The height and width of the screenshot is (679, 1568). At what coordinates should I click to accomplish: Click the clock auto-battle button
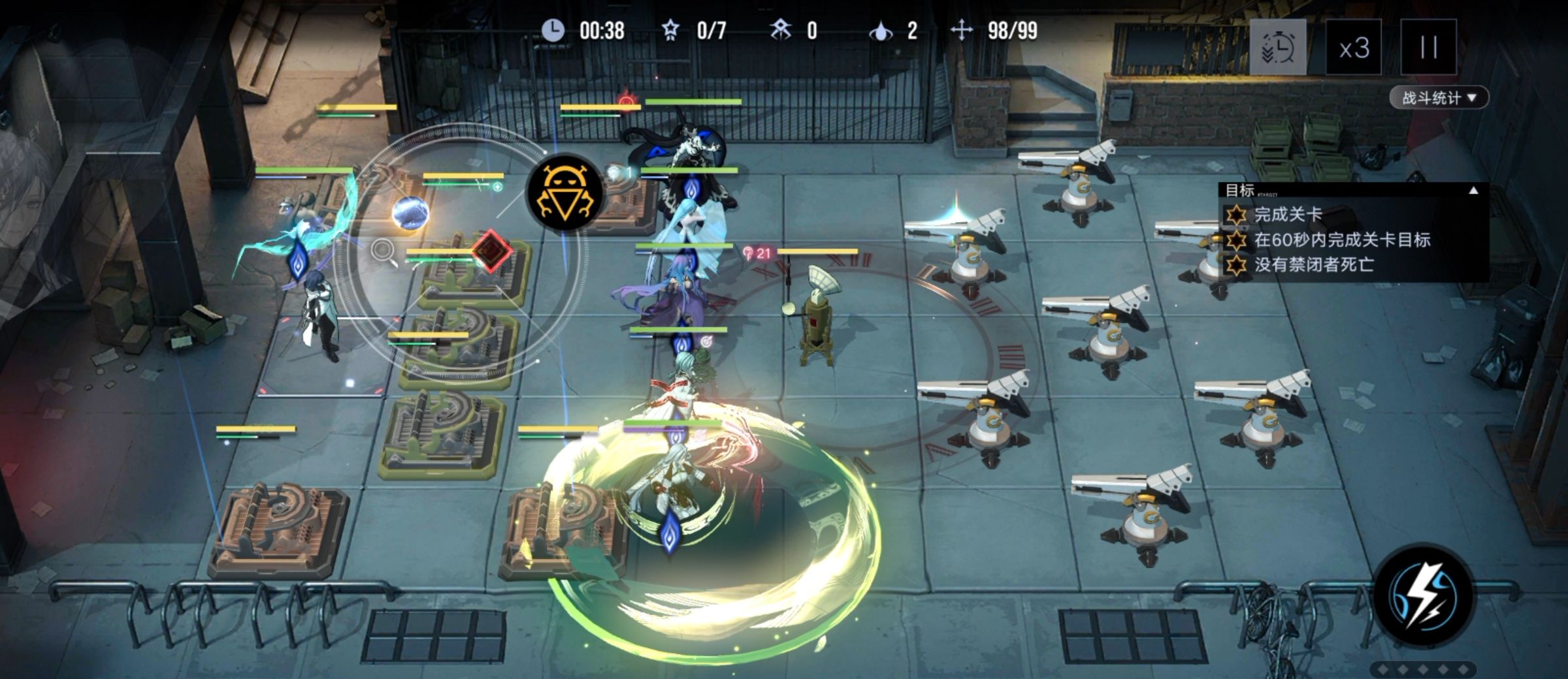pyautogui.click(x=1277, y=47)
